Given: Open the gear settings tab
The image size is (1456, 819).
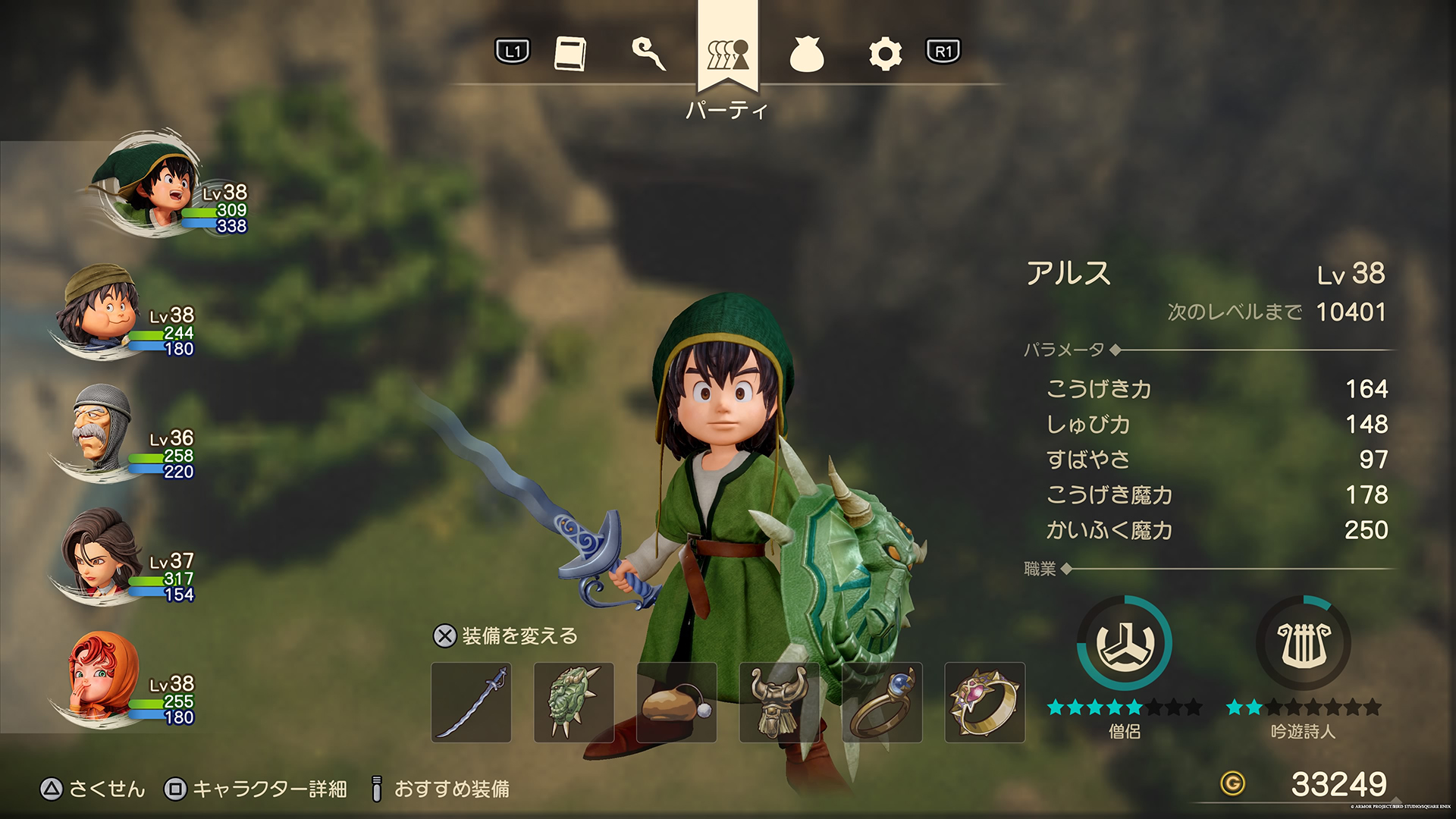Looking at the screenshot, I should 885,55.
